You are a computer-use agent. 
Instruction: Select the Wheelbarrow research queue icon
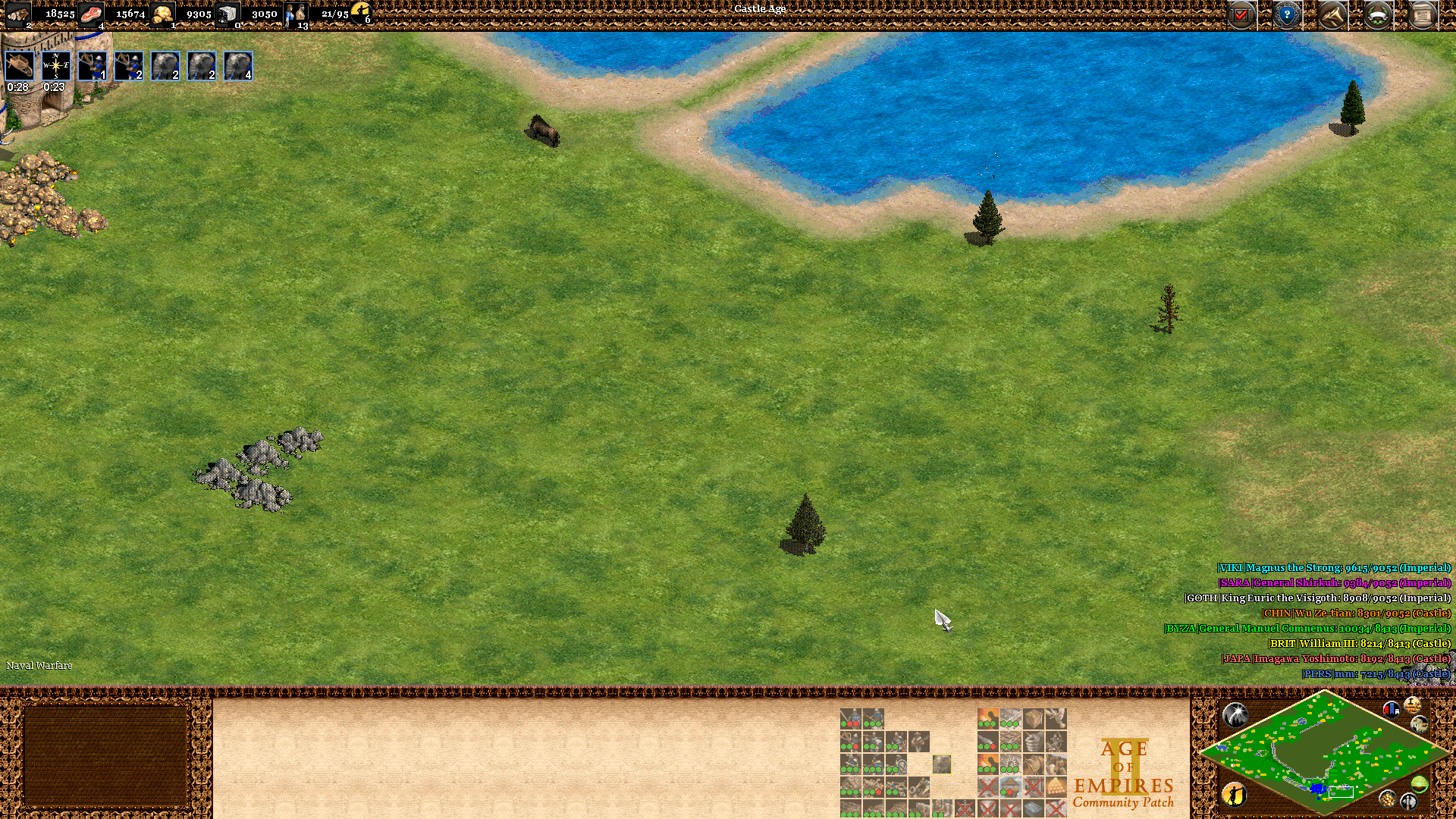tap(19, 66)
